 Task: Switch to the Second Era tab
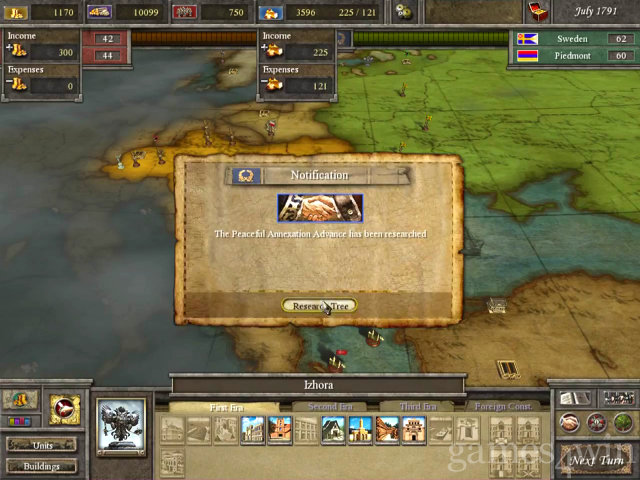click(x=330, y=407)
